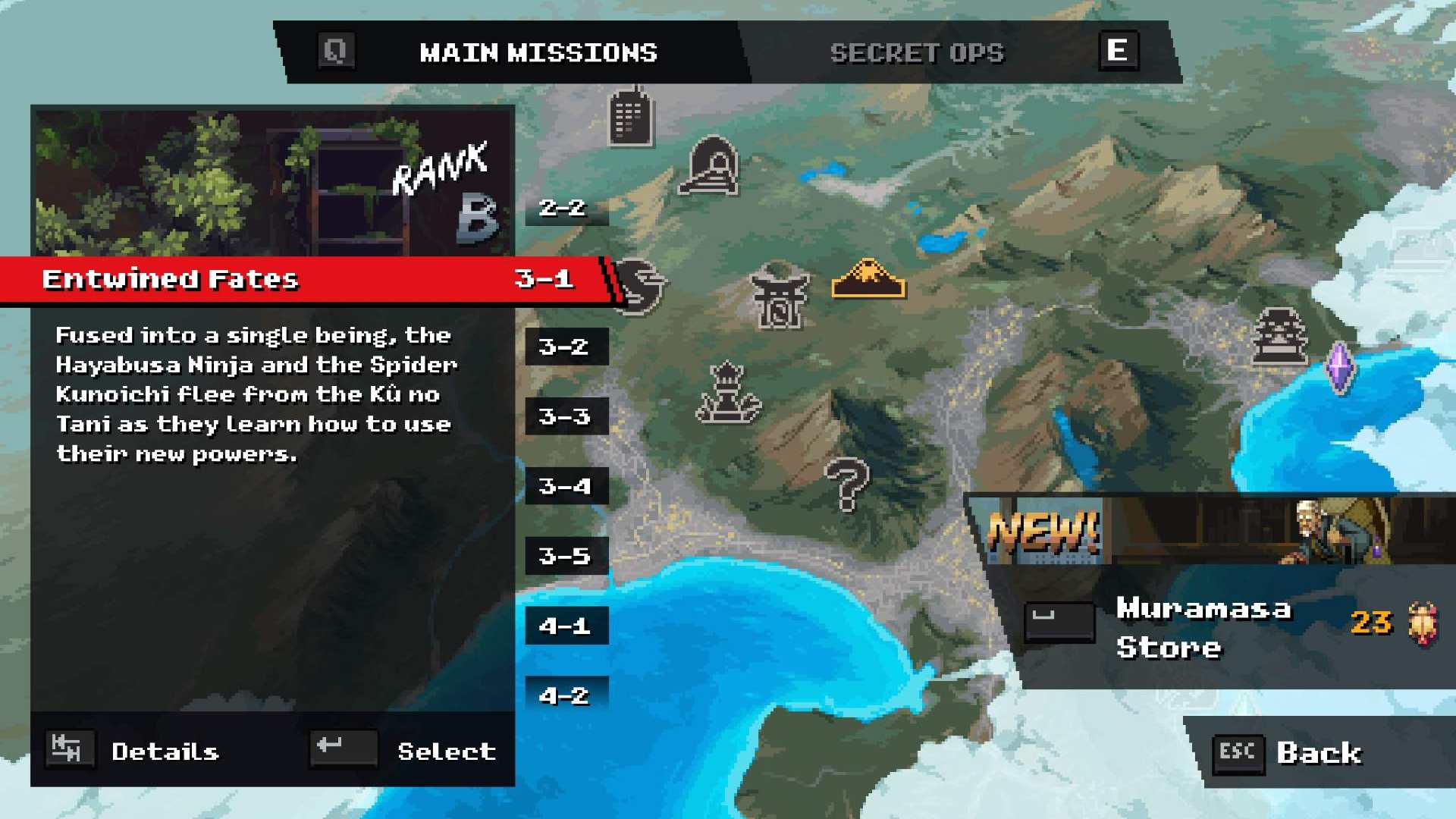The image size is (1456, 819).
Task: Pick the pagoda castle map marker
Action: tap(1280, 336)
